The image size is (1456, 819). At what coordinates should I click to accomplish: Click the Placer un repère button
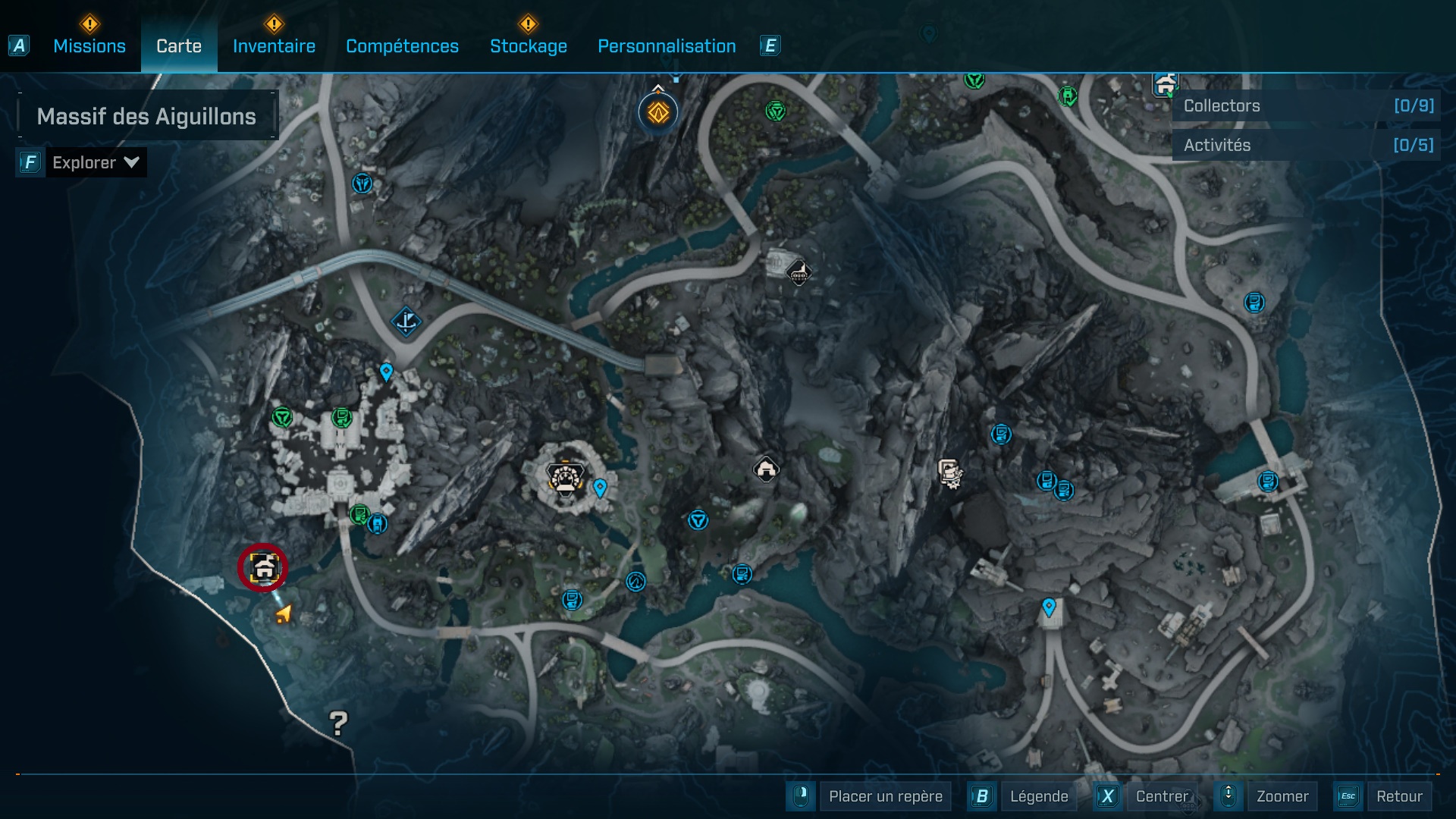[x=884, y=796]
